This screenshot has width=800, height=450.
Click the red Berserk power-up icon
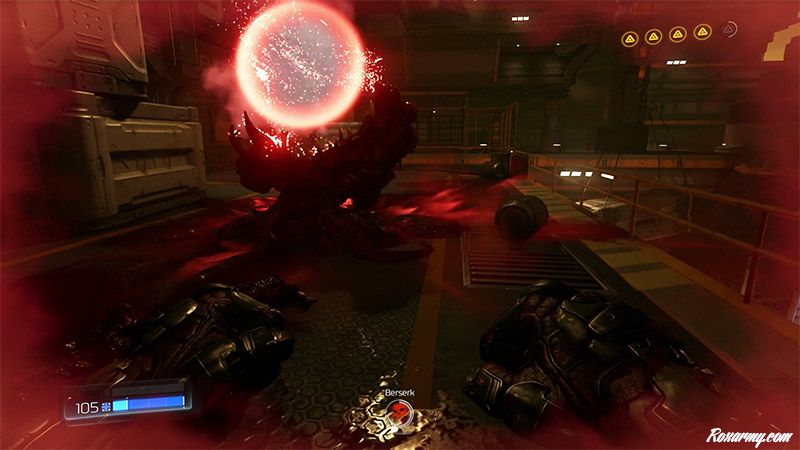click(398, 412)
